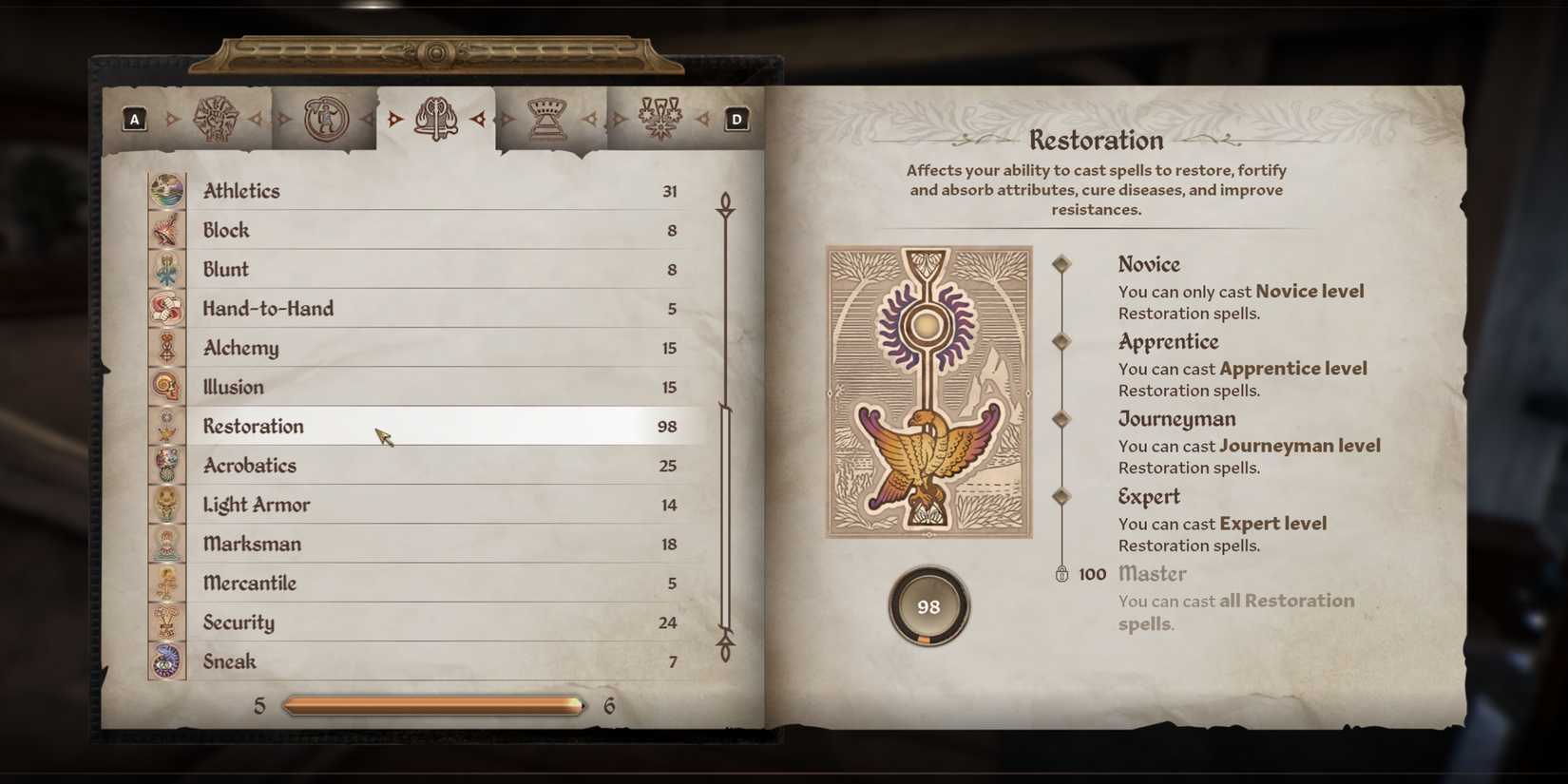Click the Light Armor skill icon

[x=168, y=504]
